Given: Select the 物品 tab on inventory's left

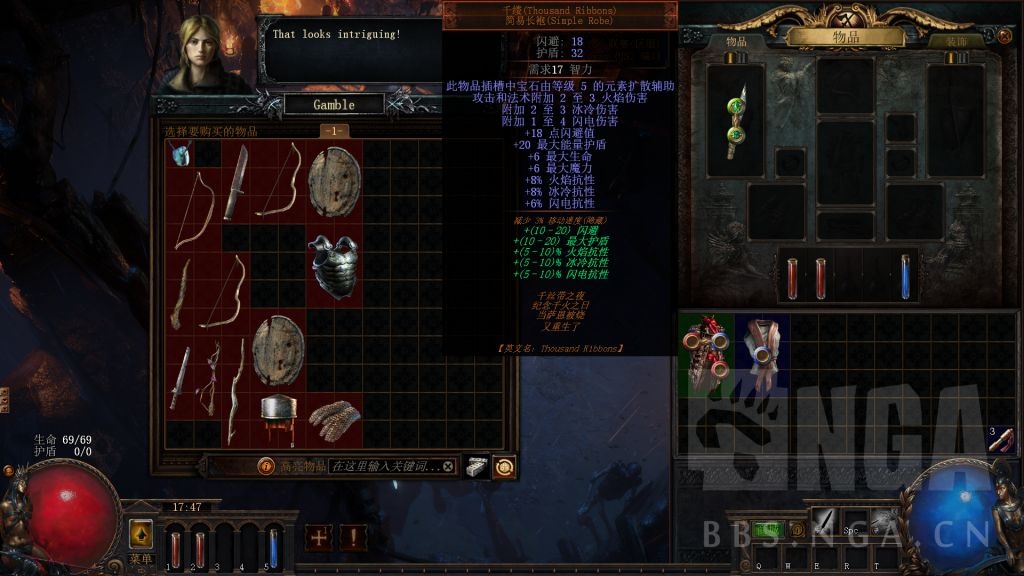Looking at the screenshot, I should [x=737, y=42].
